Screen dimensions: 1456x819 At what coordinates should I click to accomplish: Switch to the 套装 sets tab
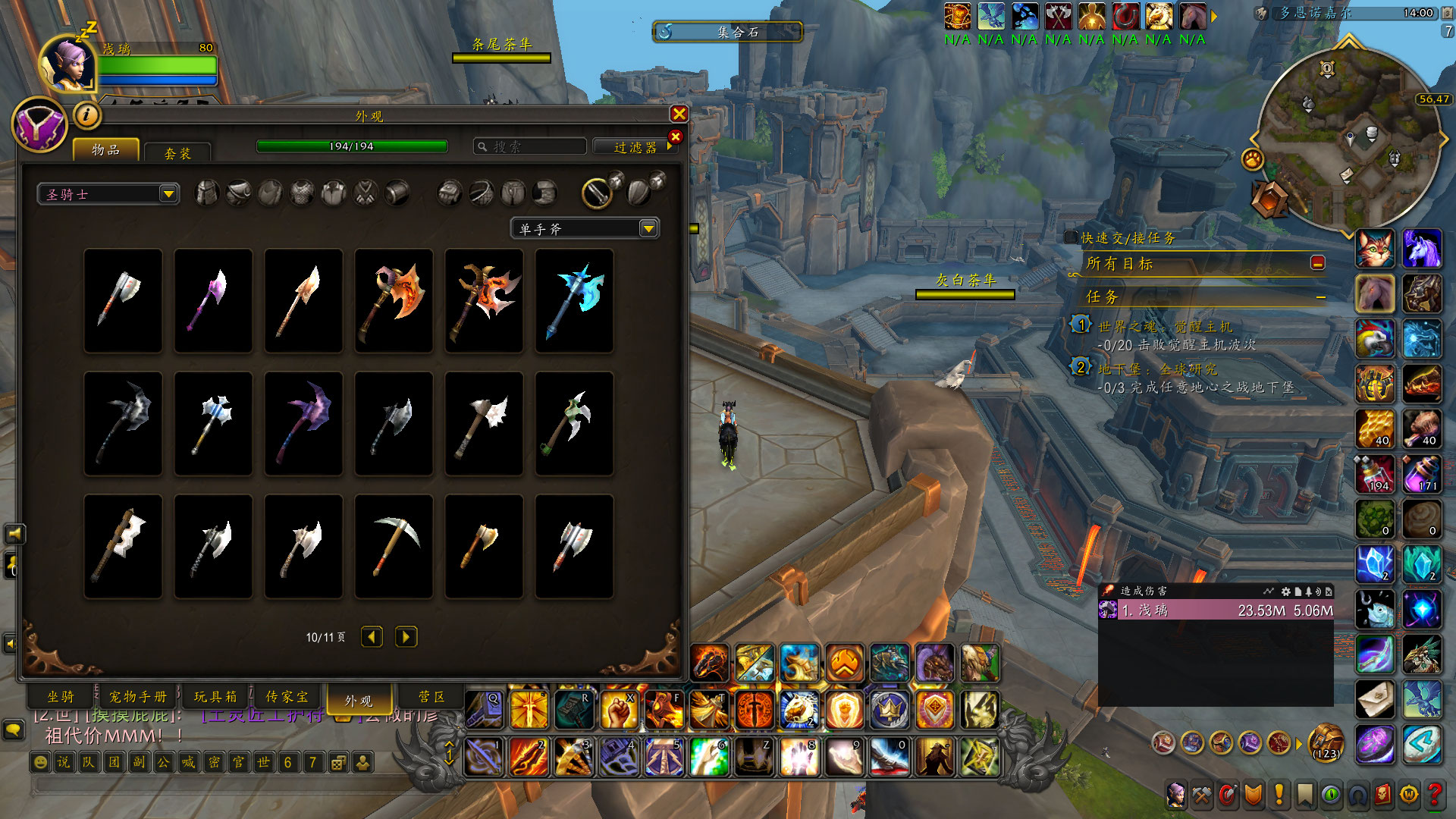(x=177, y=153)
